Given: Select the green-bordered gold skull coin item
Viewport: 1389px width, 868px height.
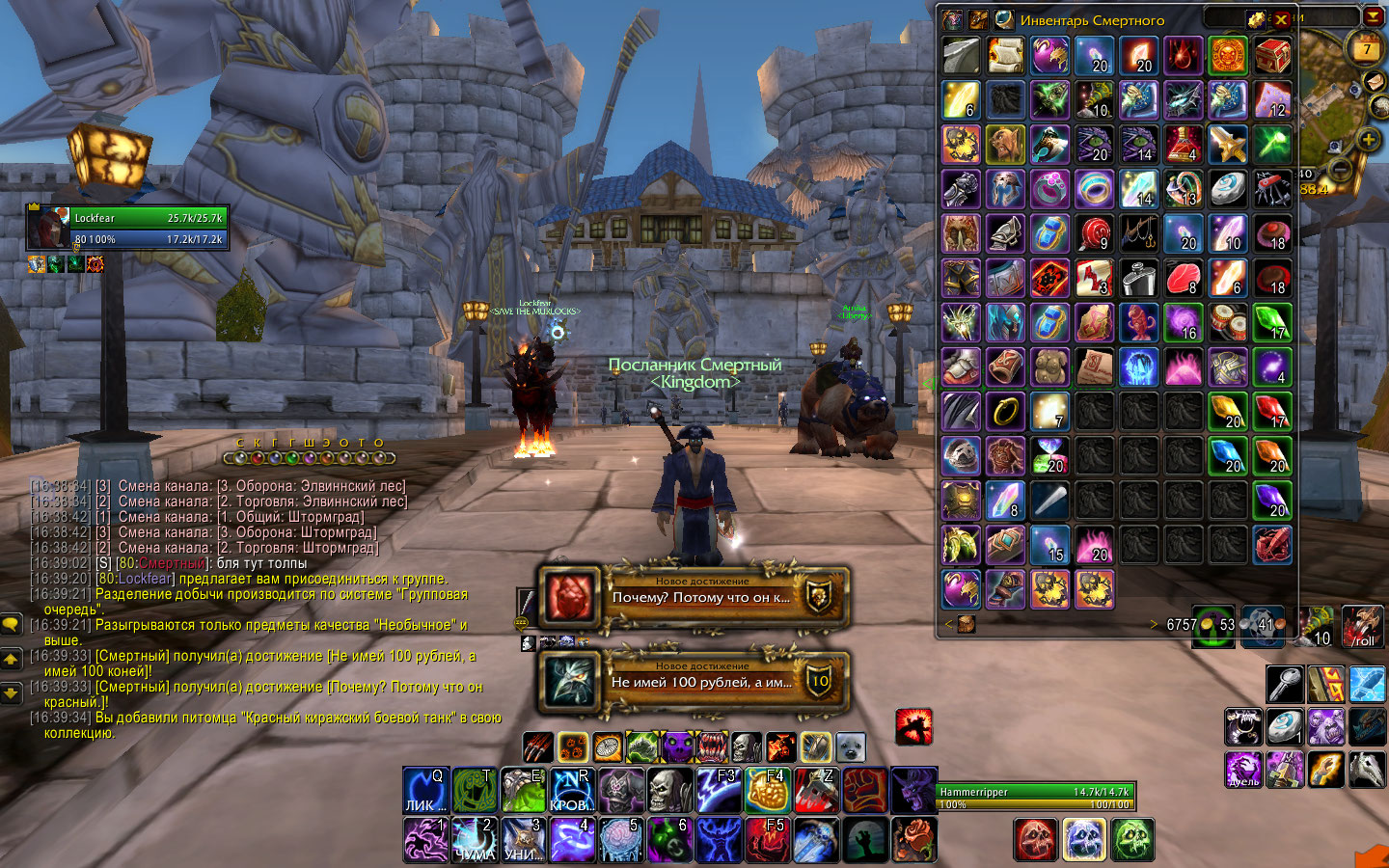Looking at the screenshot, I should coord(1228,56).
